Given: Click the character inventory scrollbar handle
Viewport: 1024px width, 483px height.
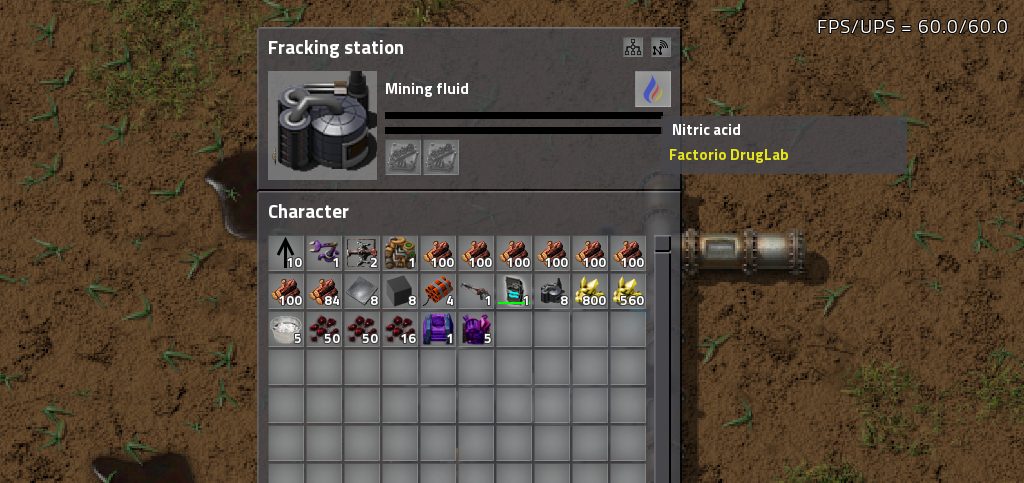Looking at the screenshot, I should tap(662, 243).
